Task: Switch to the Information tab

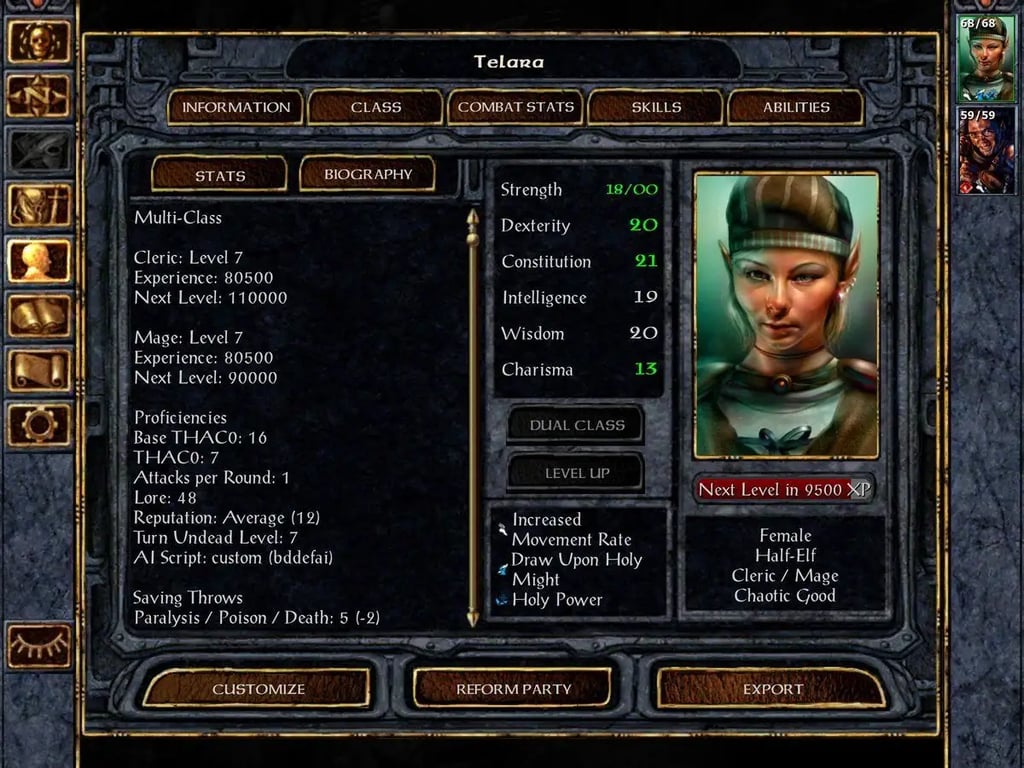Action: click(236, 107)
